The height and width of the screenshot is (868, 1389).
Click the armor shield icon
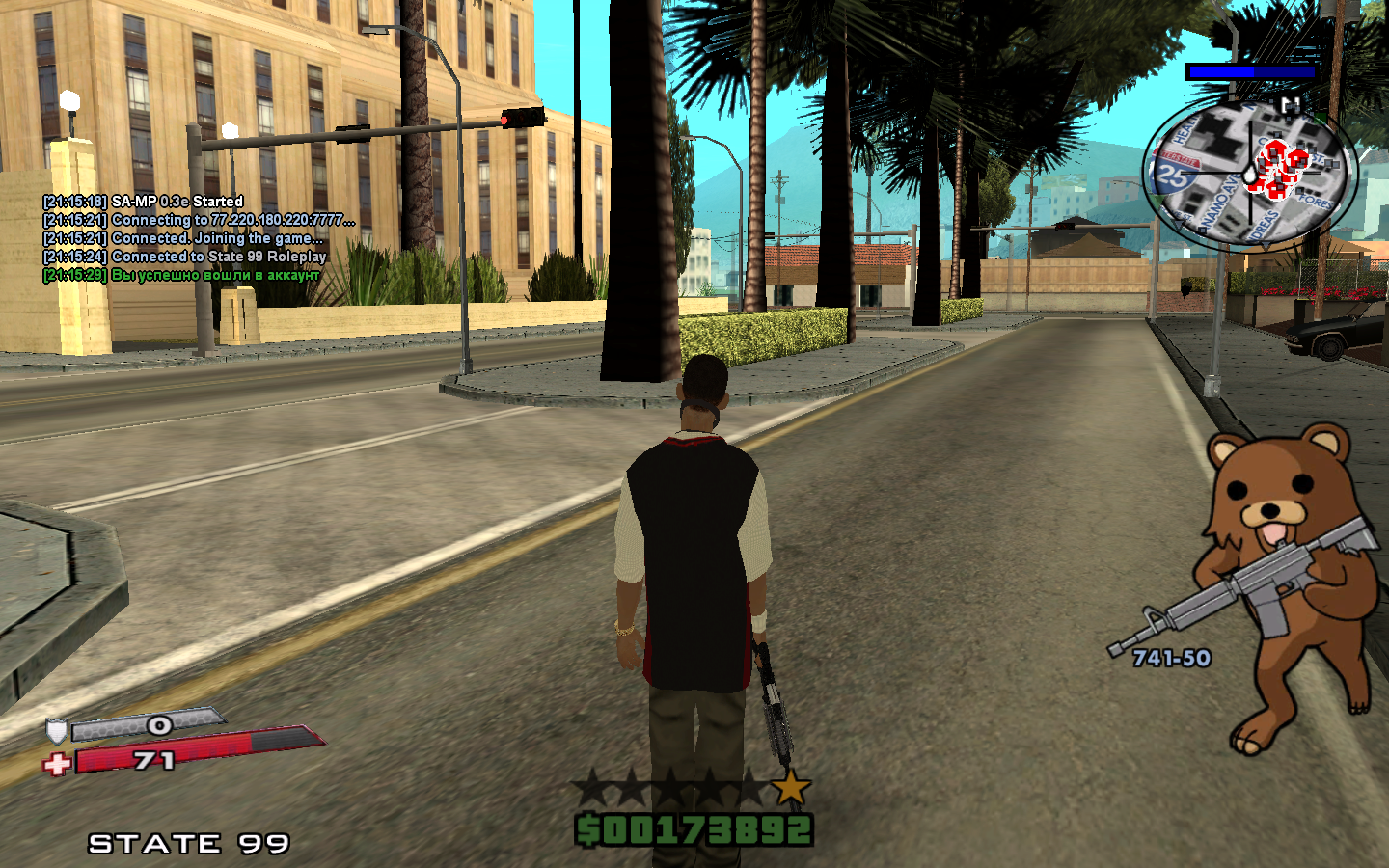point(57,730)
